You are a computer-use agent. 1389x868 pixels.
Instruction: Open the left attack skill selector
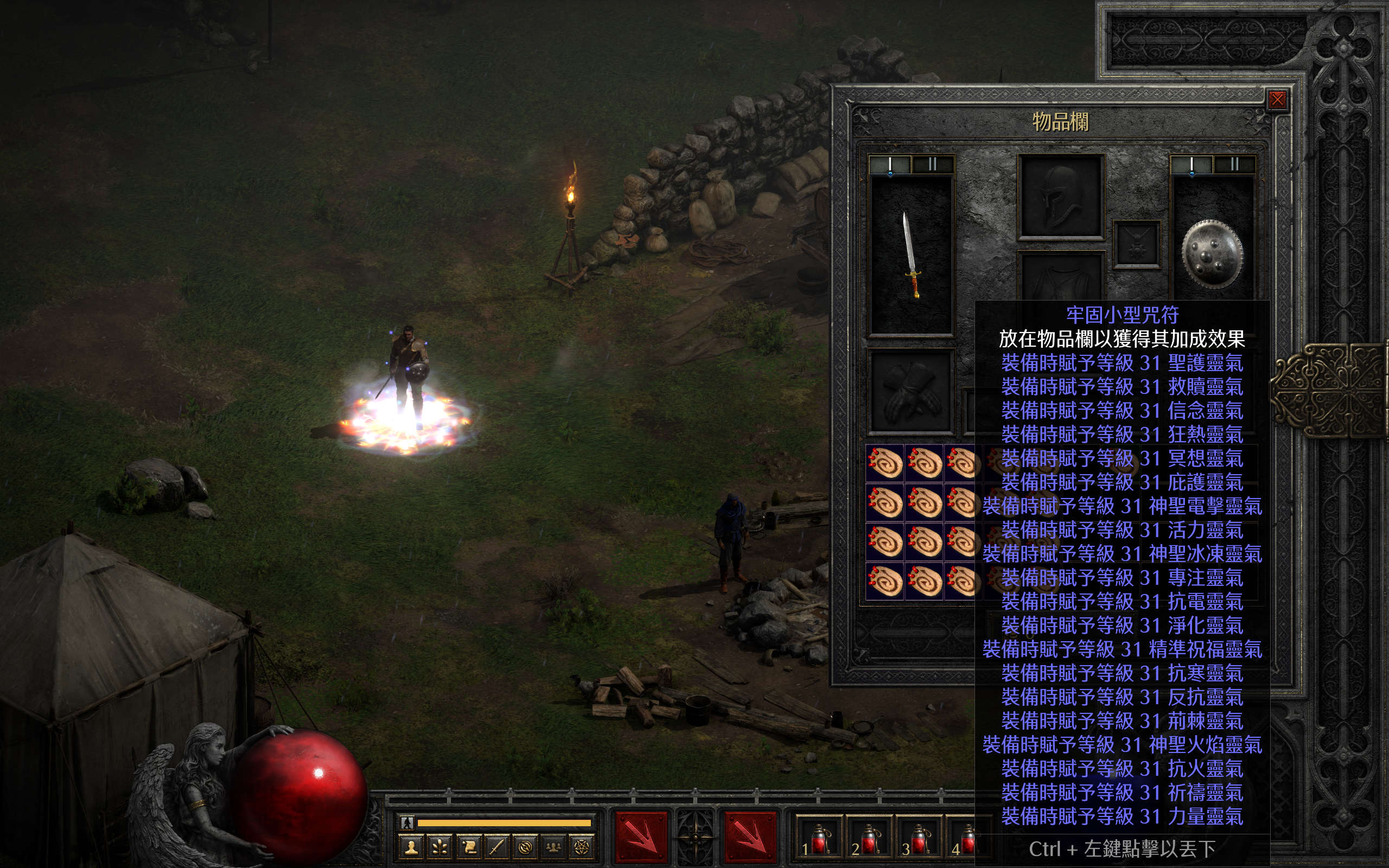(x=641, y=837)
